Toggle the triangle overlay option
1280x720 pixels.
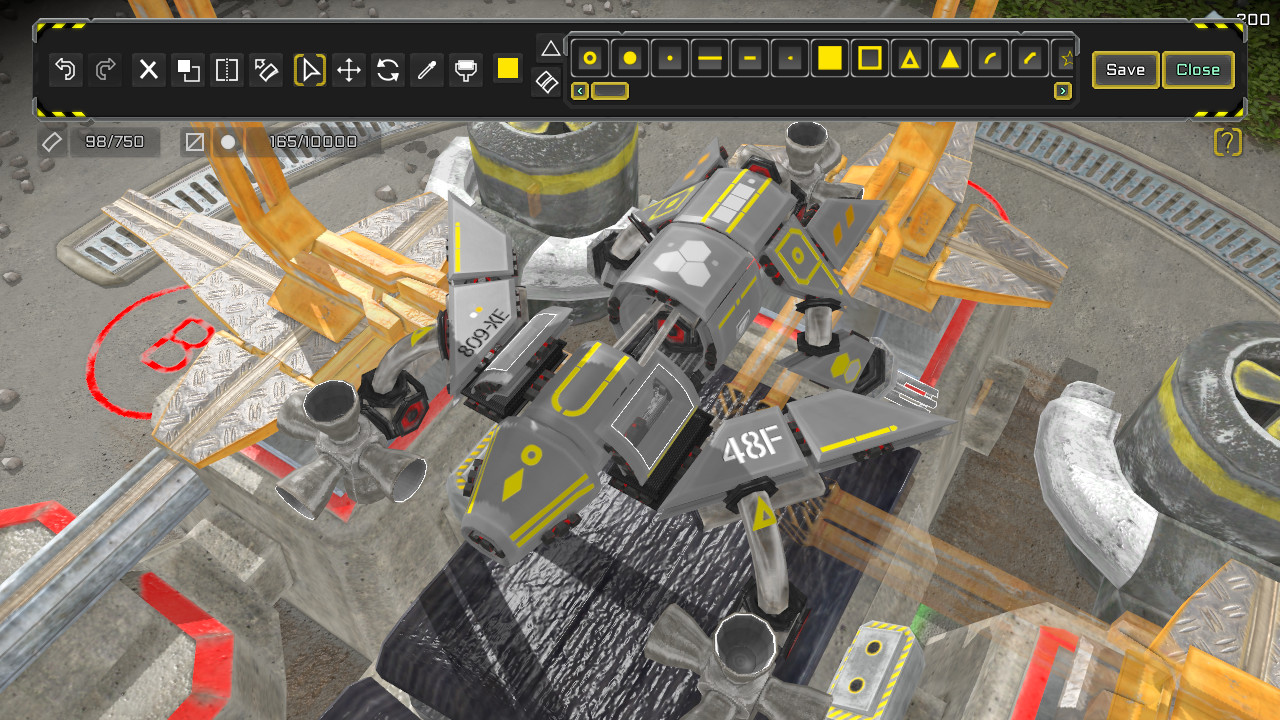[x=550, y=47]
